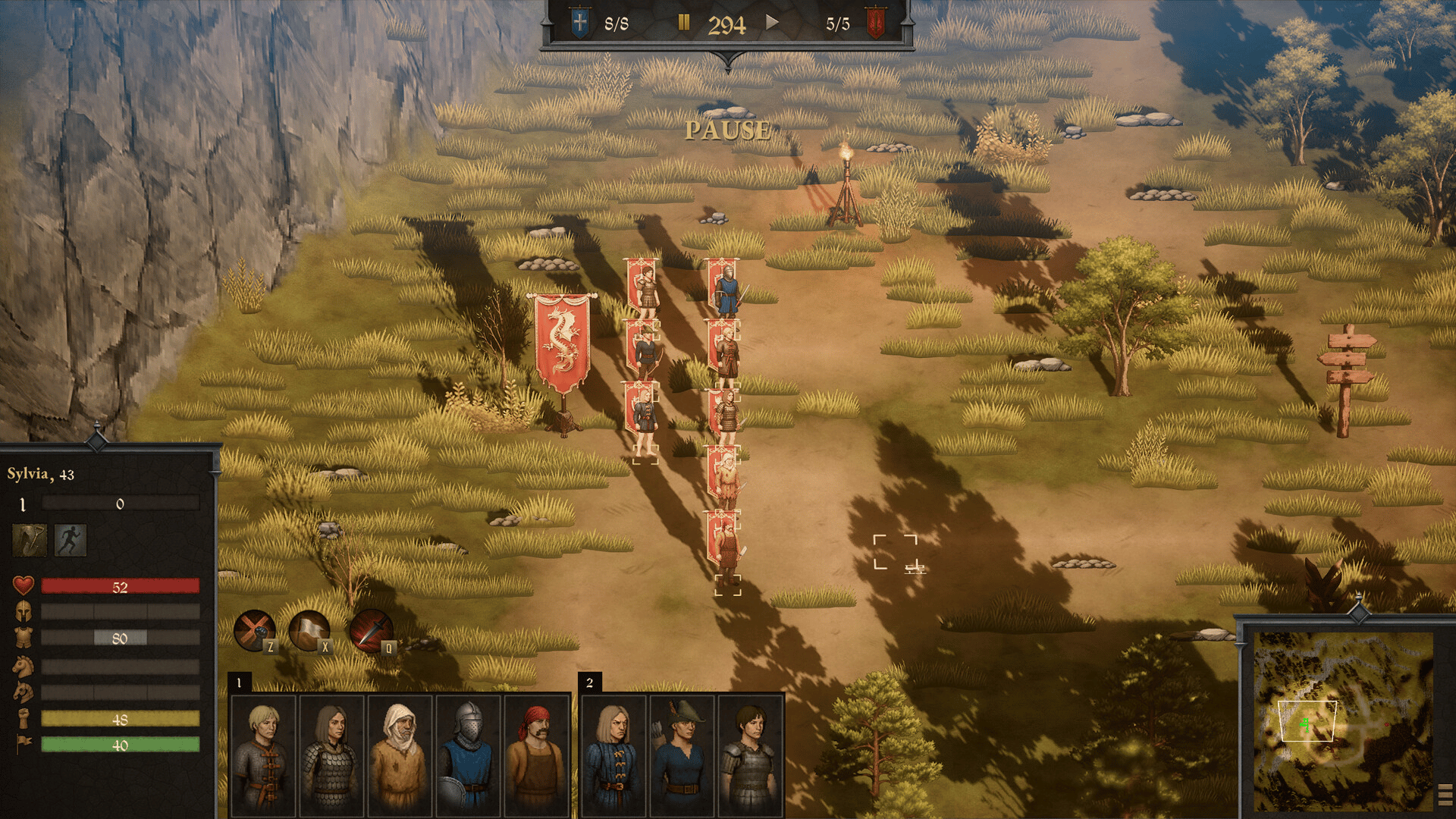
Task: Select squad group number 1 tab
Action: click(x=239, y=682)
